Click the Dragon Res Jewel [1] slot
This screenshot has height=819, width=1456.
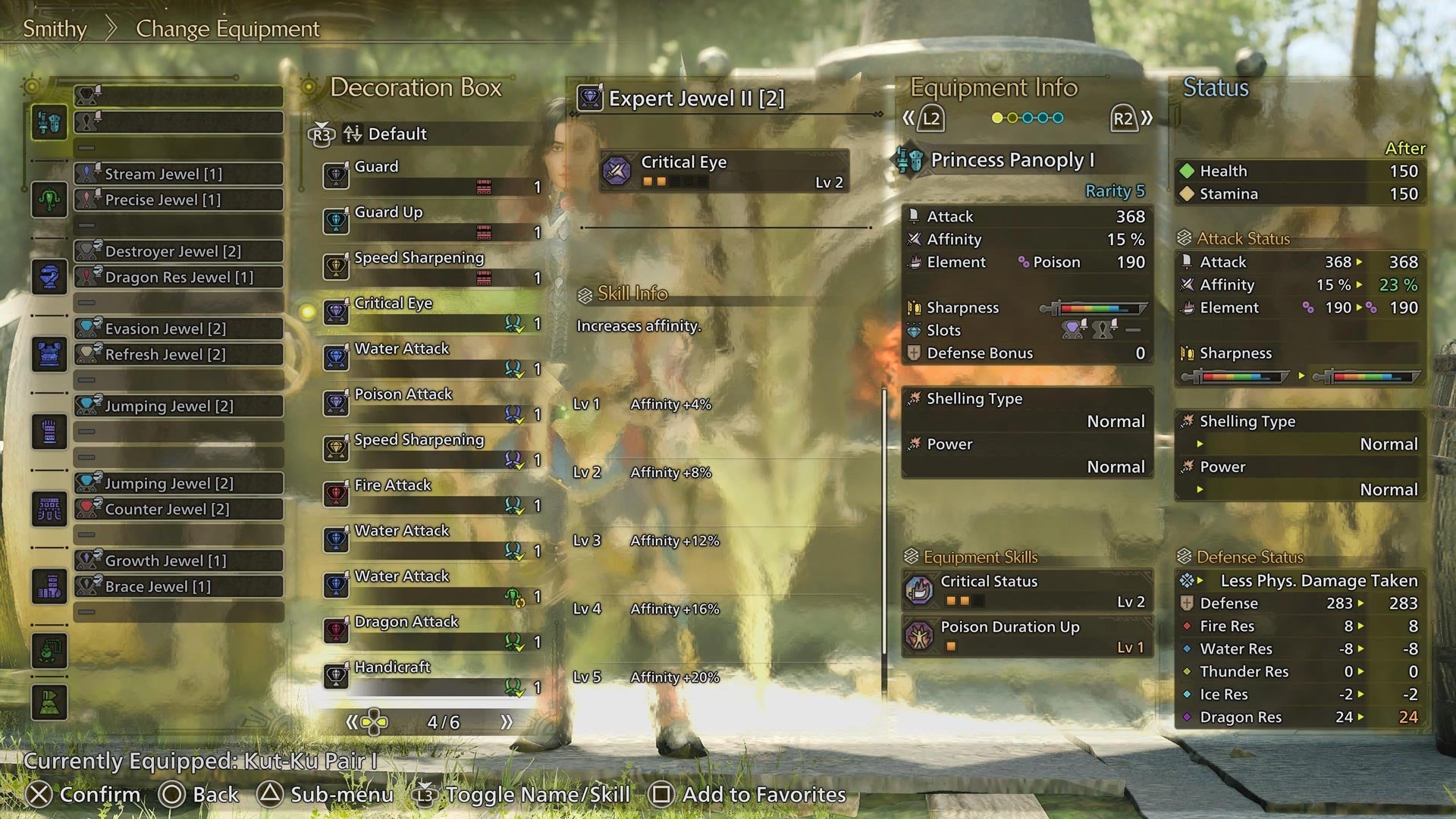(178, 277)
